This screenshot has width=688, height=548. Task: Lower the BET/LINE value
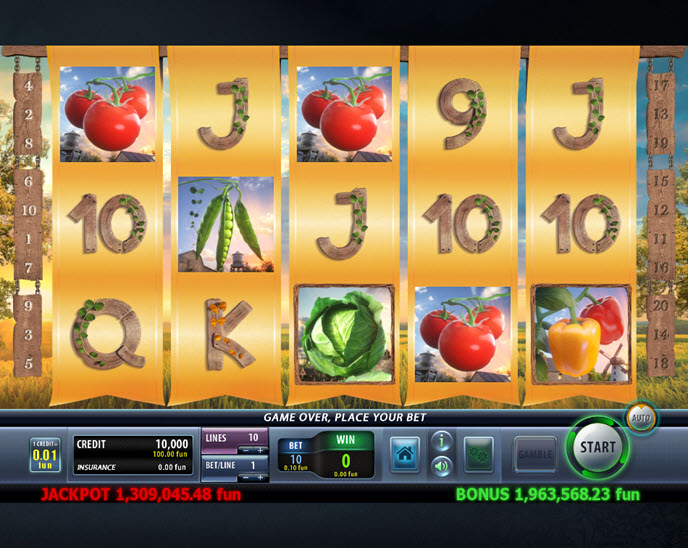tap(245, 478)
